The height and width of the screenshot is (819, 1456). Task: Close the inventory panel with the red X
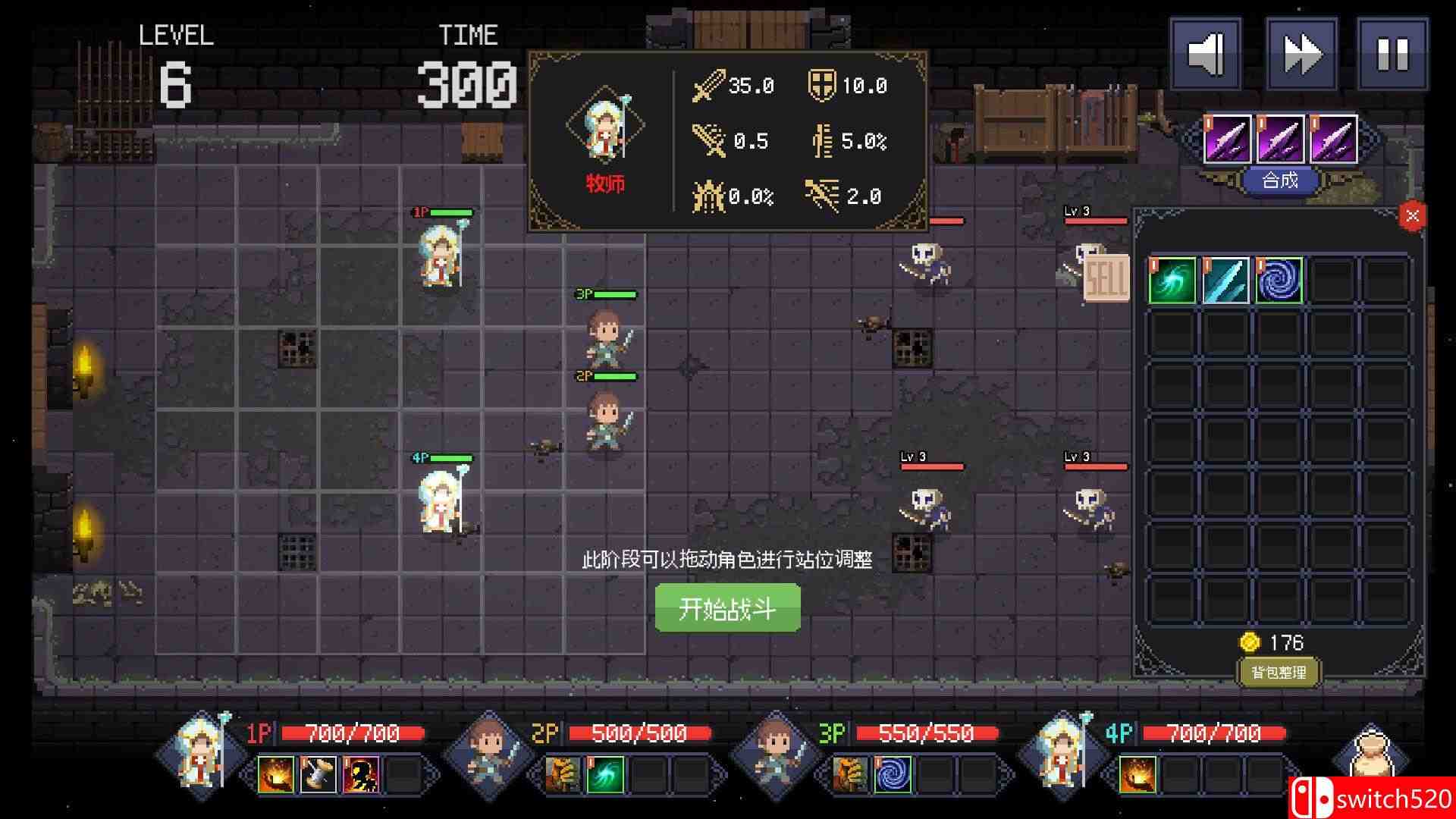point(1412,215)
